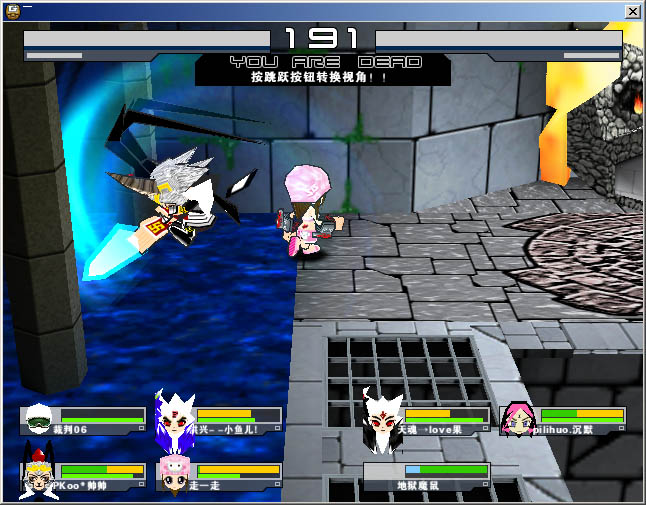The width and height of the screenshot is (646, 505).
Task: Choose the PKoo*帅帅 player portrait
Action: (38, 475)
